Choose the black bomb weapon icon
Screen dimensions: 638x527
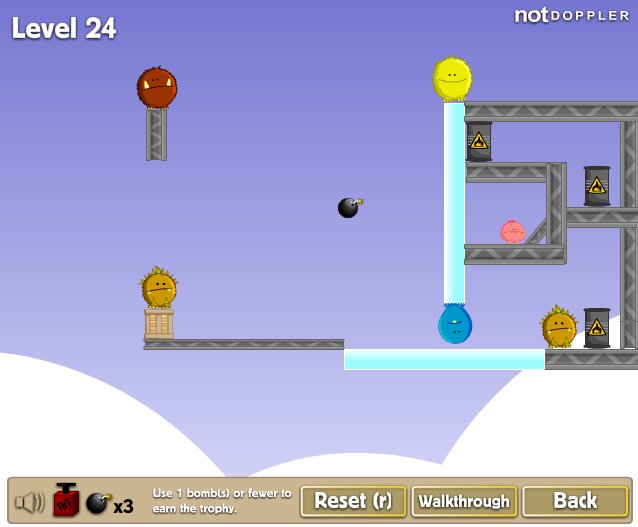point(97,503)
